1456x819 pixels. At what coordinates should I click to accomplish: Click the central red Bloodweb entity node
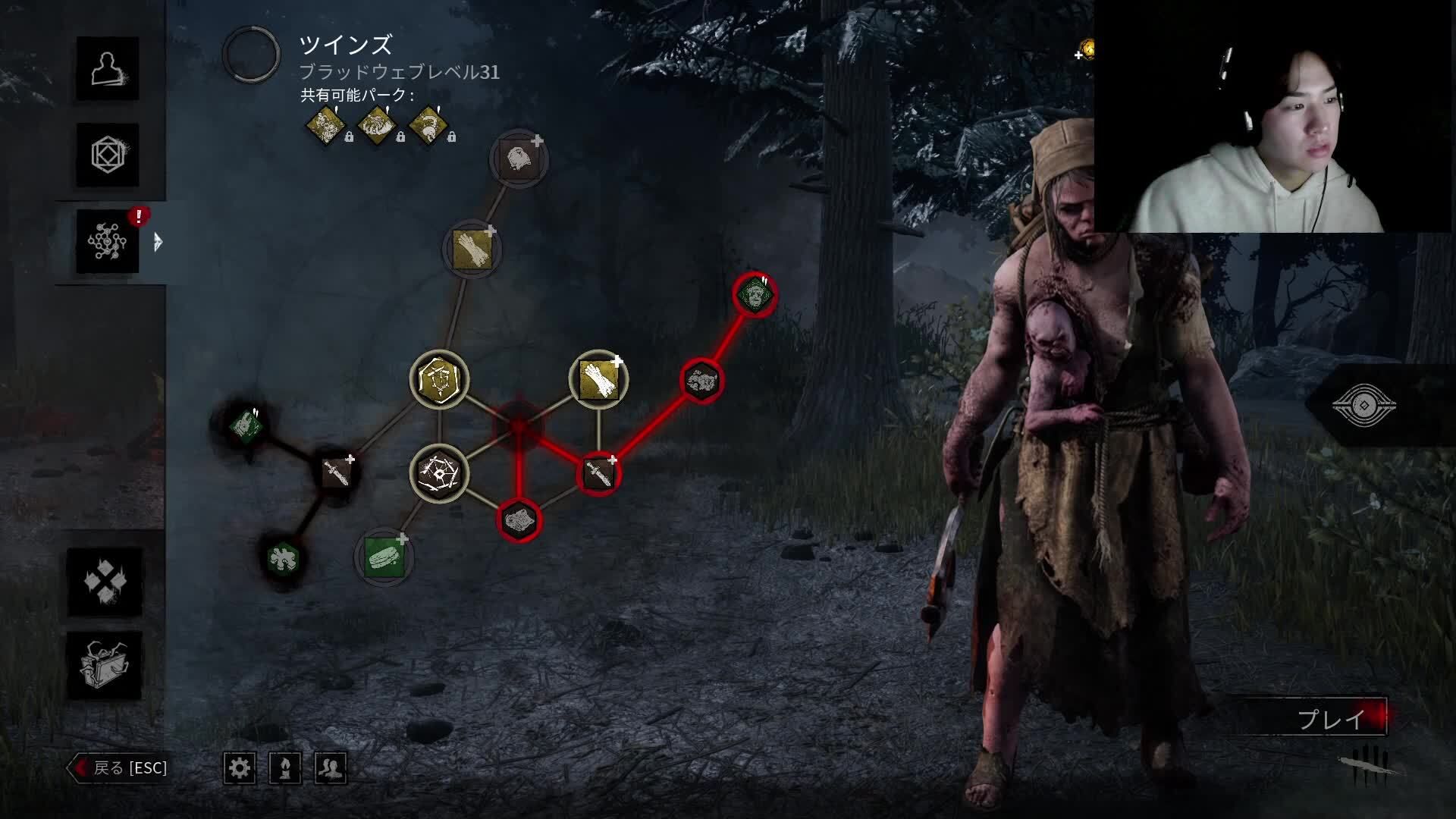click(x=519, y=426)
